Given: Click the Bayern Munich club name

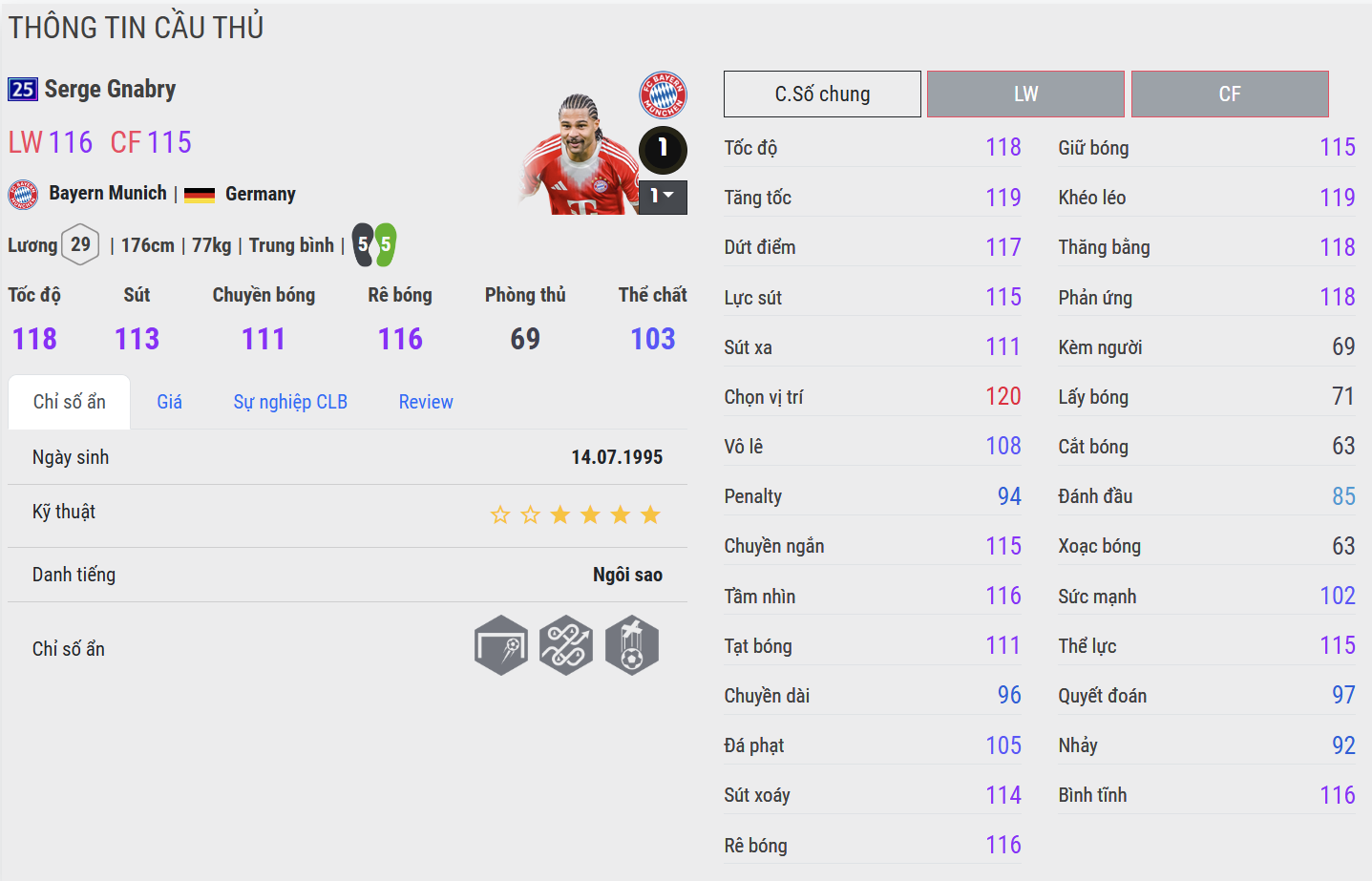Looking at the screenshot, I should pos(108,194).
